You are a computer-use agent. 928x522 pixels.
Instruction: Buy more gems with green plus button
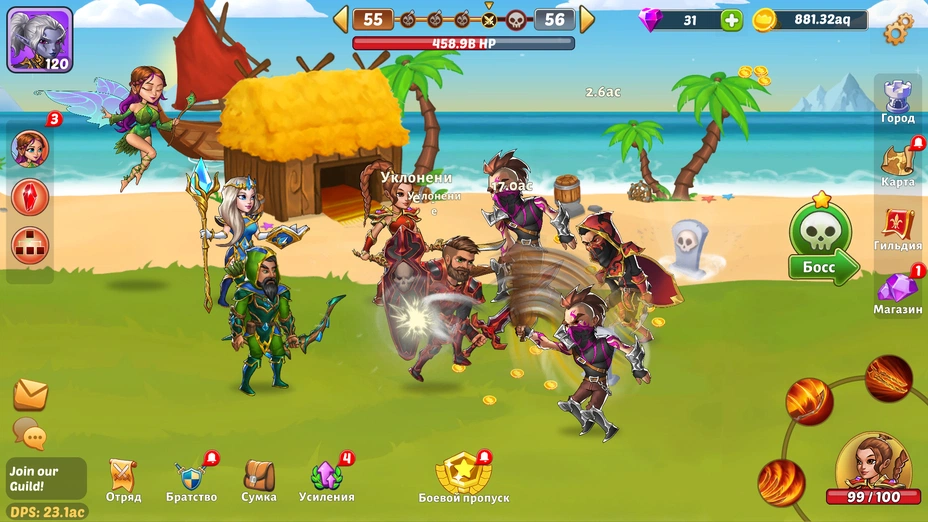(x=732, y=20)
